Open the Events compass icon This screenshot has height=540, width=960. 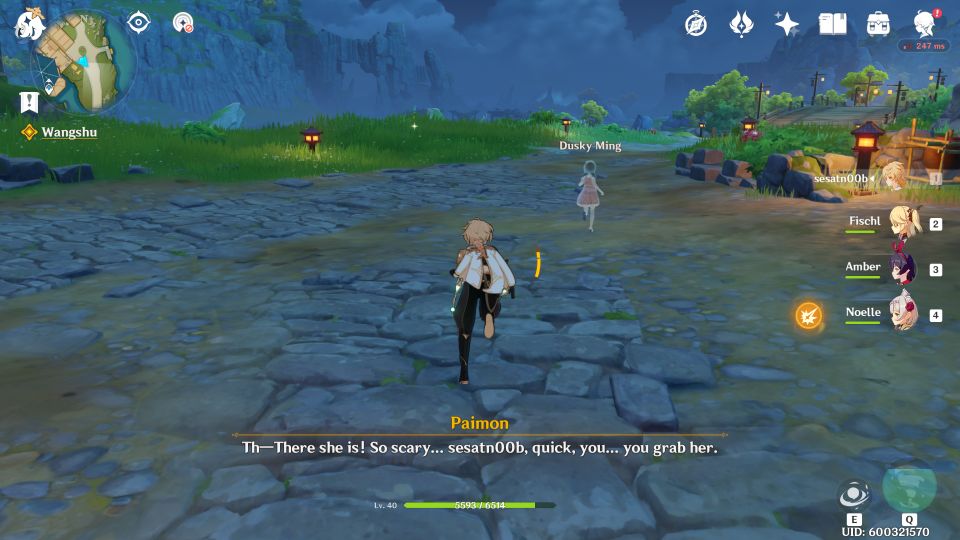pyautogui.click(x=696, y=24)
